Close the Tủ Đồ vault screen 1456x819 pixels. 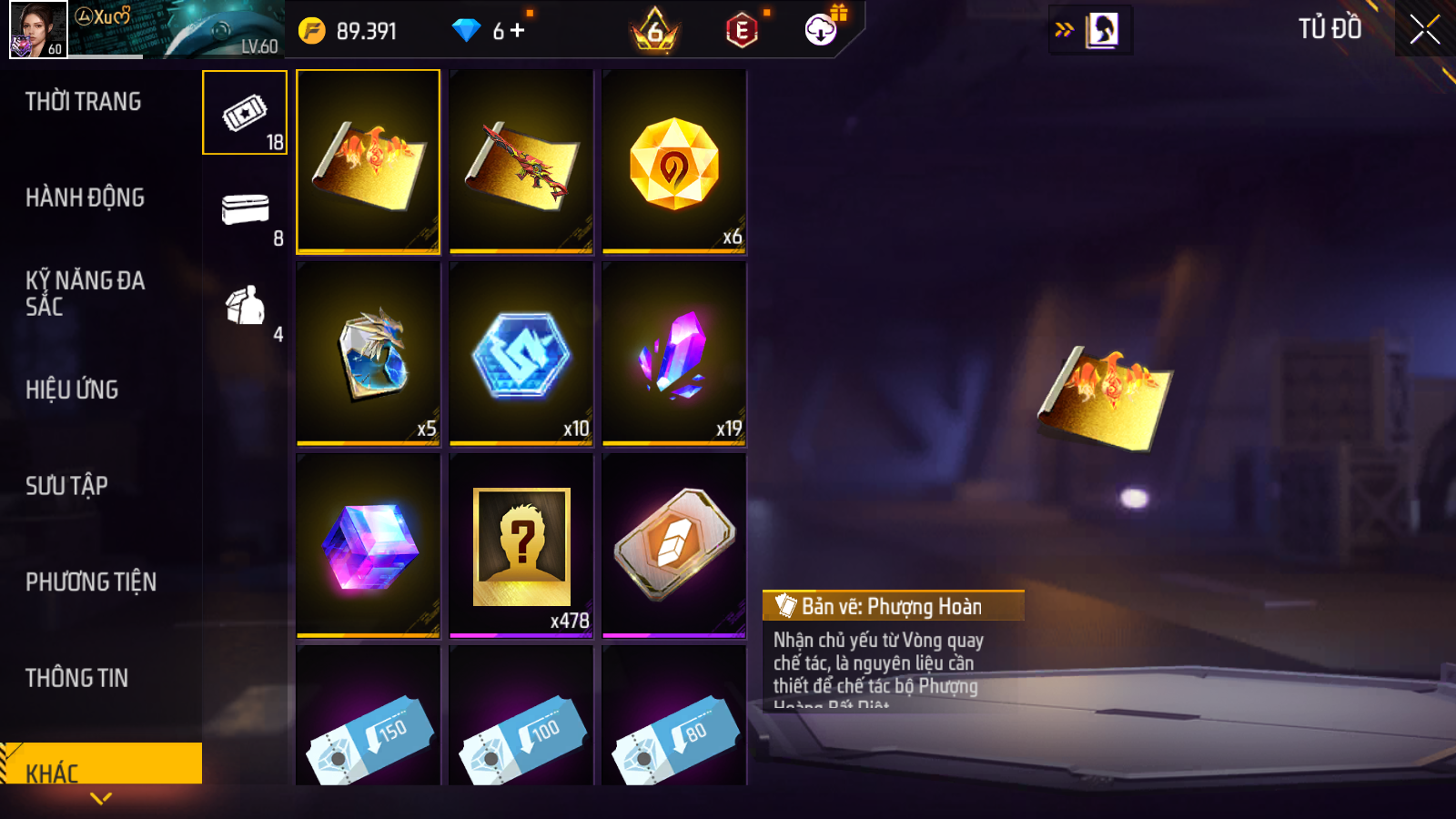pos(1424,29)
